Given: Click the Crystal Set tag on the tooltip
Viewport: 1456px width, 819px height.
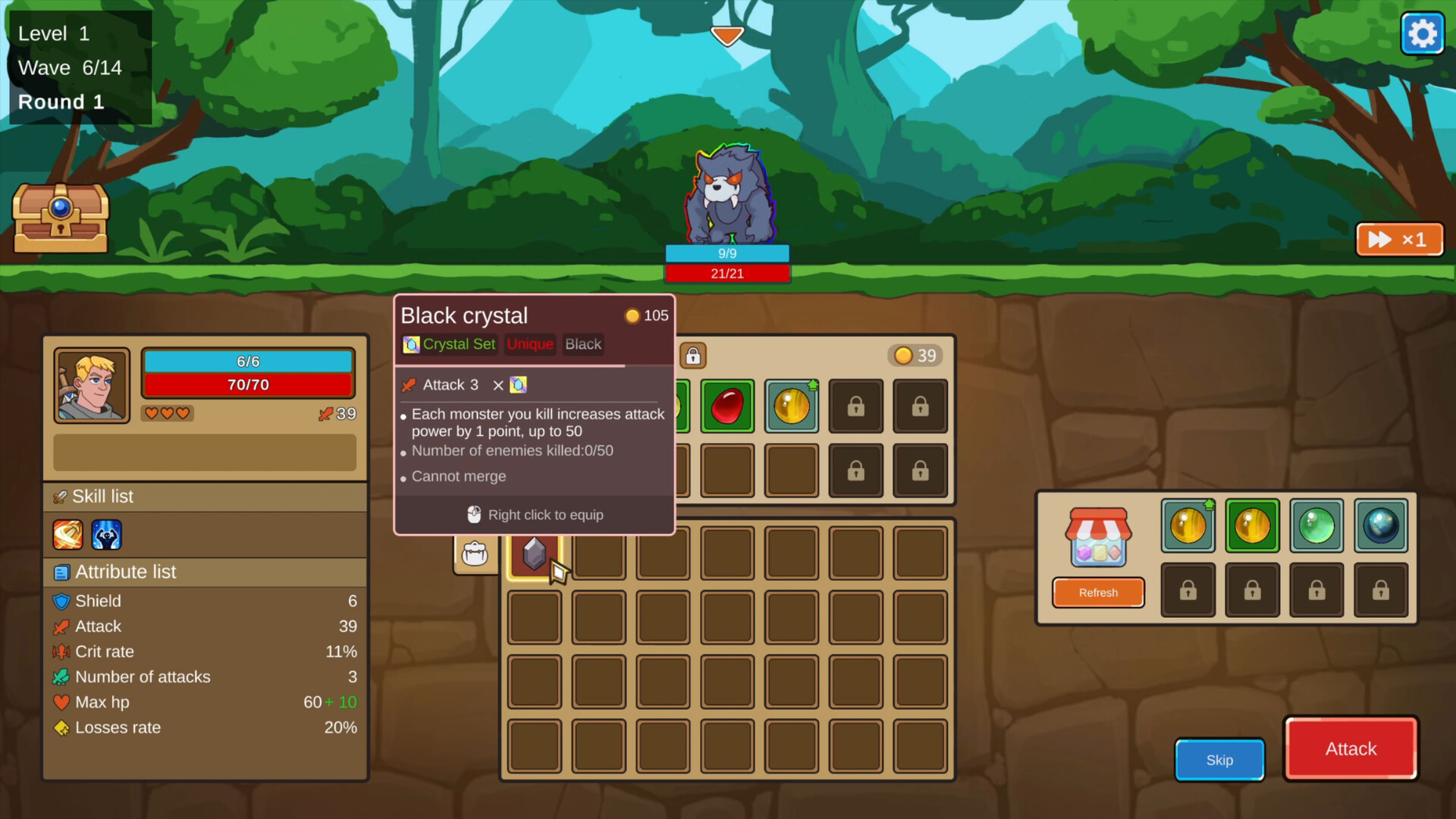Looking at the screenshot, I should pos(449,344).
